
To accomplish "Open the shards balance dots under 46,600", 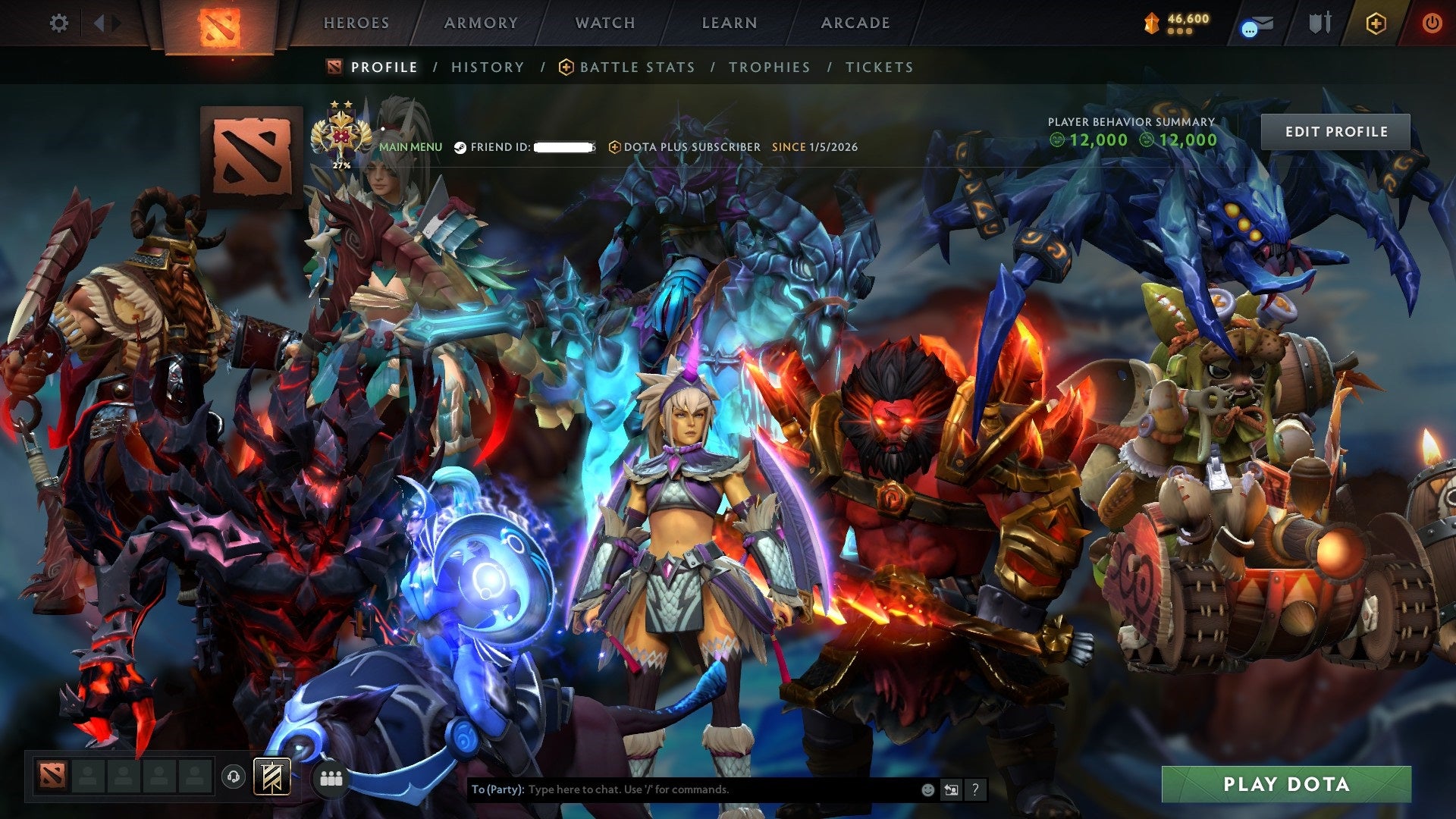I will pyautogui.click(x=1180, y=32).
